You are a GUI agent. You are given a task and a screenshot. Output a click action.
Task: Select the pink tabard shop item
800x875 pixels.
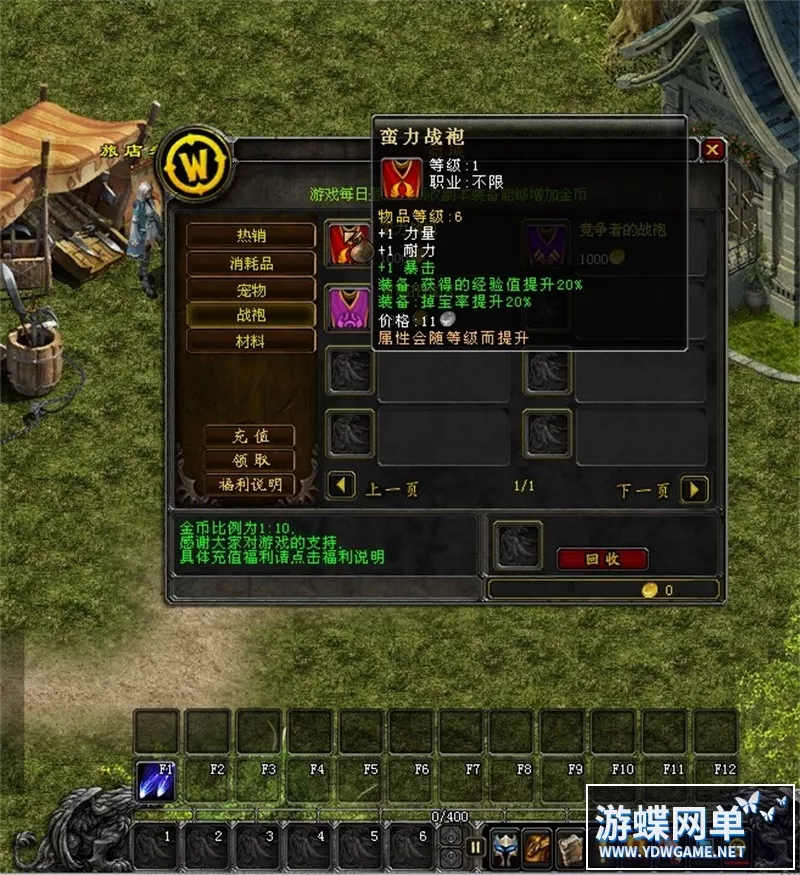coord(350,305)
